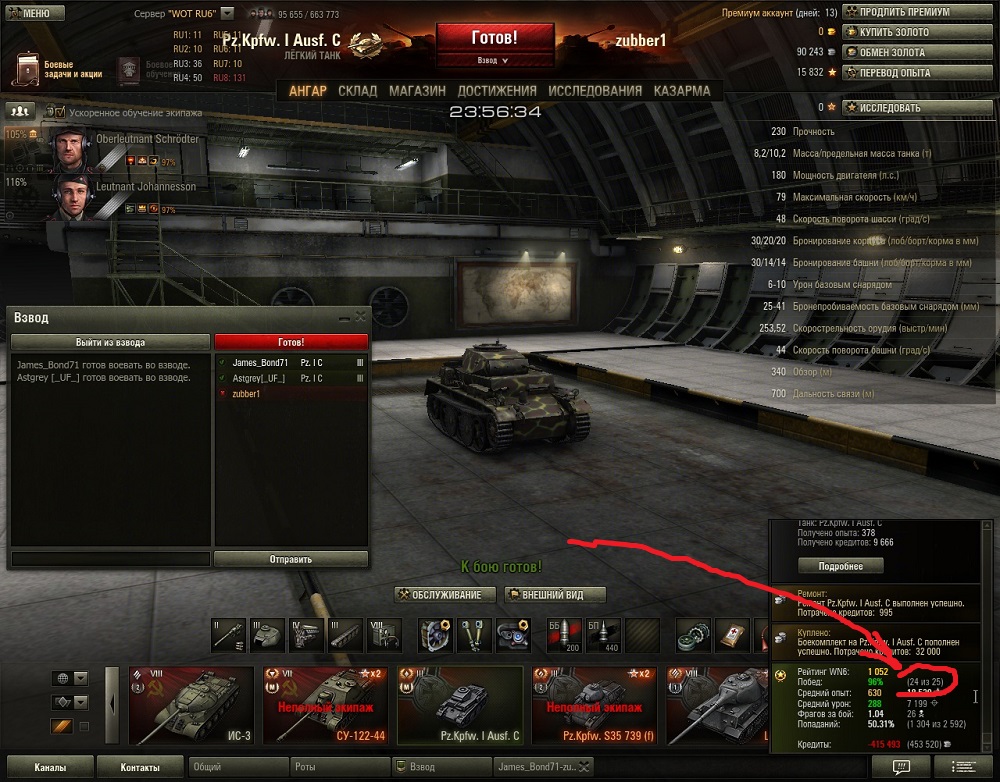Select the СУ-122-44 tank in carousel
This screenshot has height=782, width=1000.
pyautogui.click(x=324, y=707)
